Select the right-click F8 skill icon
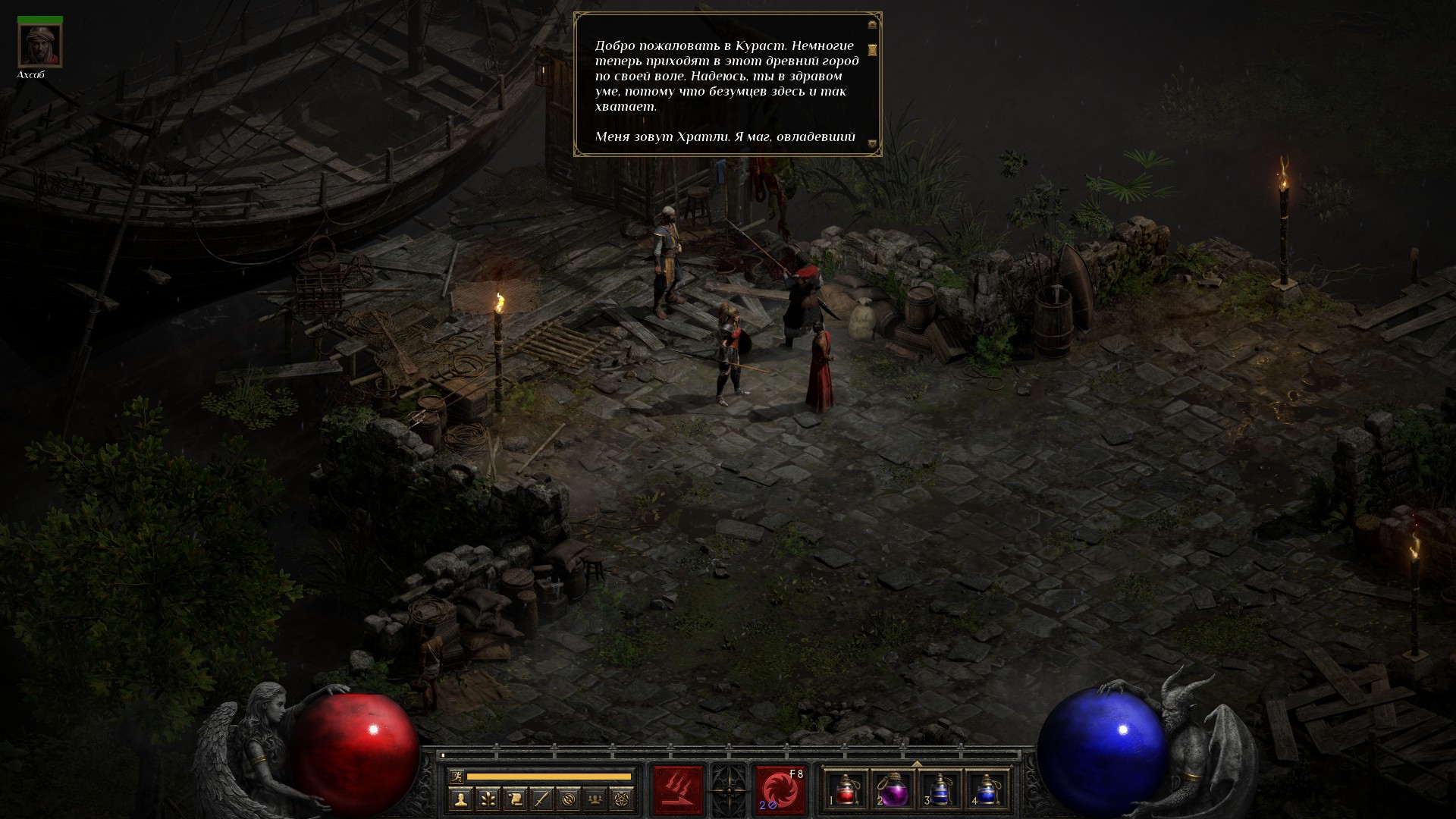The width and height of the screenshot is (1456, 819). (x=780, y=789)
